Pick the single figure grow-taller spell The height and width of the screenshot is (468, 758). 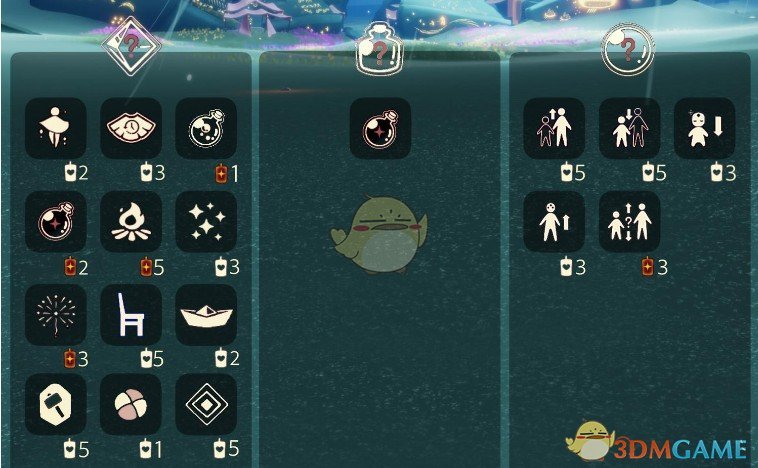[x=554, y=222]
